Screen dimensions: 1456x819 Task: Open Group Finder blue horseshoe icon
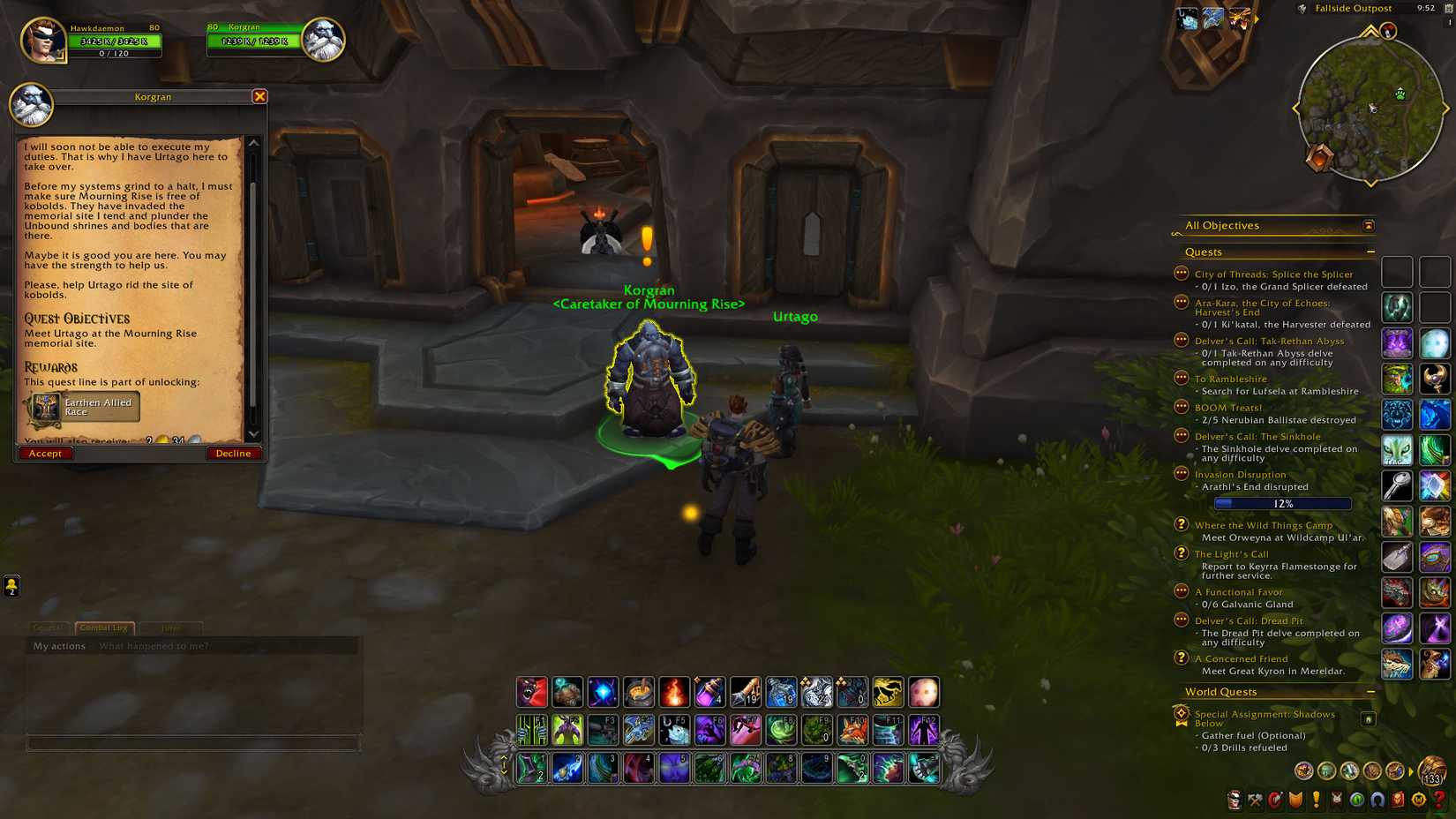tap(1377, 801)
